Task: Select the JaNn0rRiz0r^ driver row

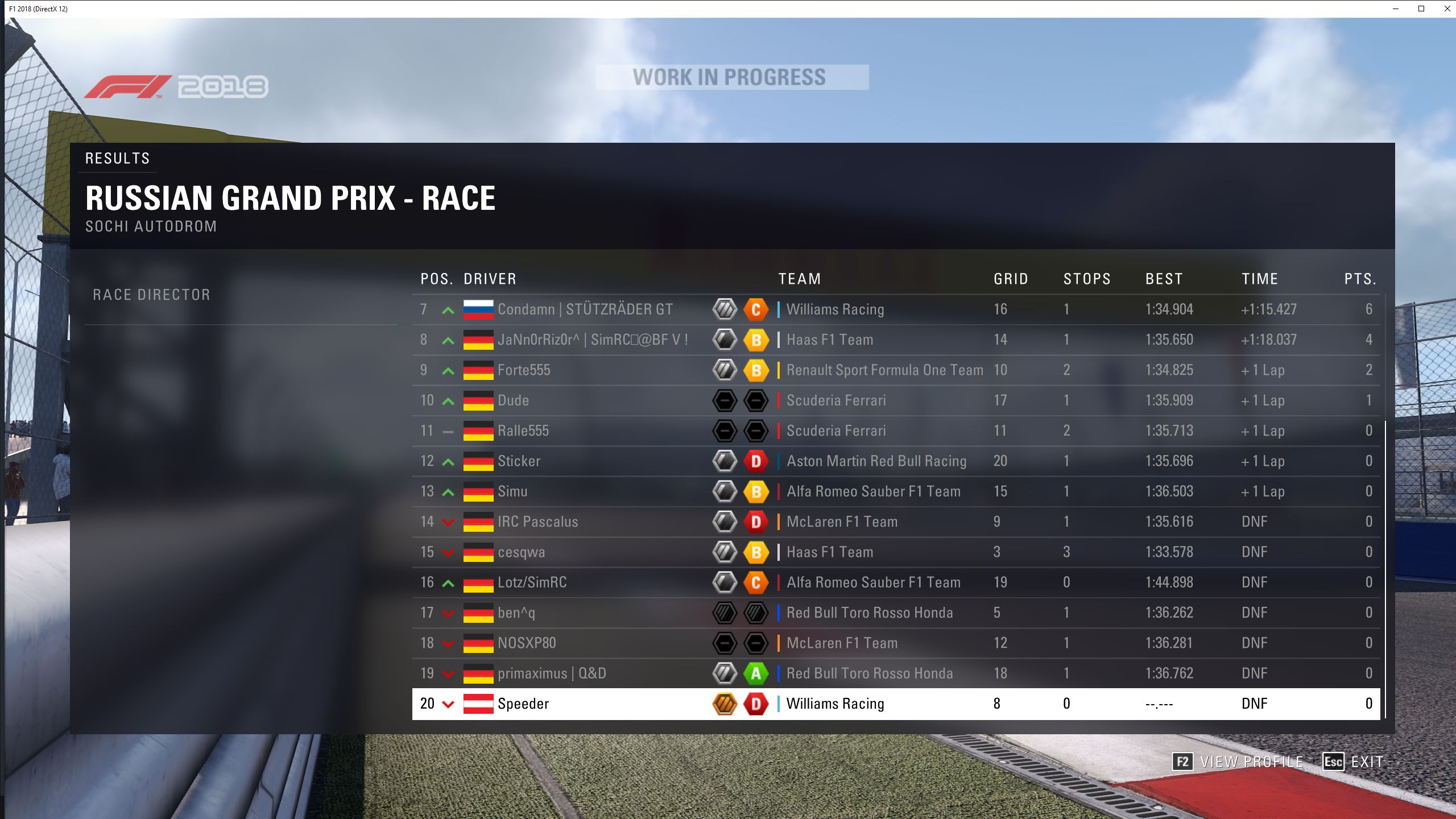Action: pos(593,340)
